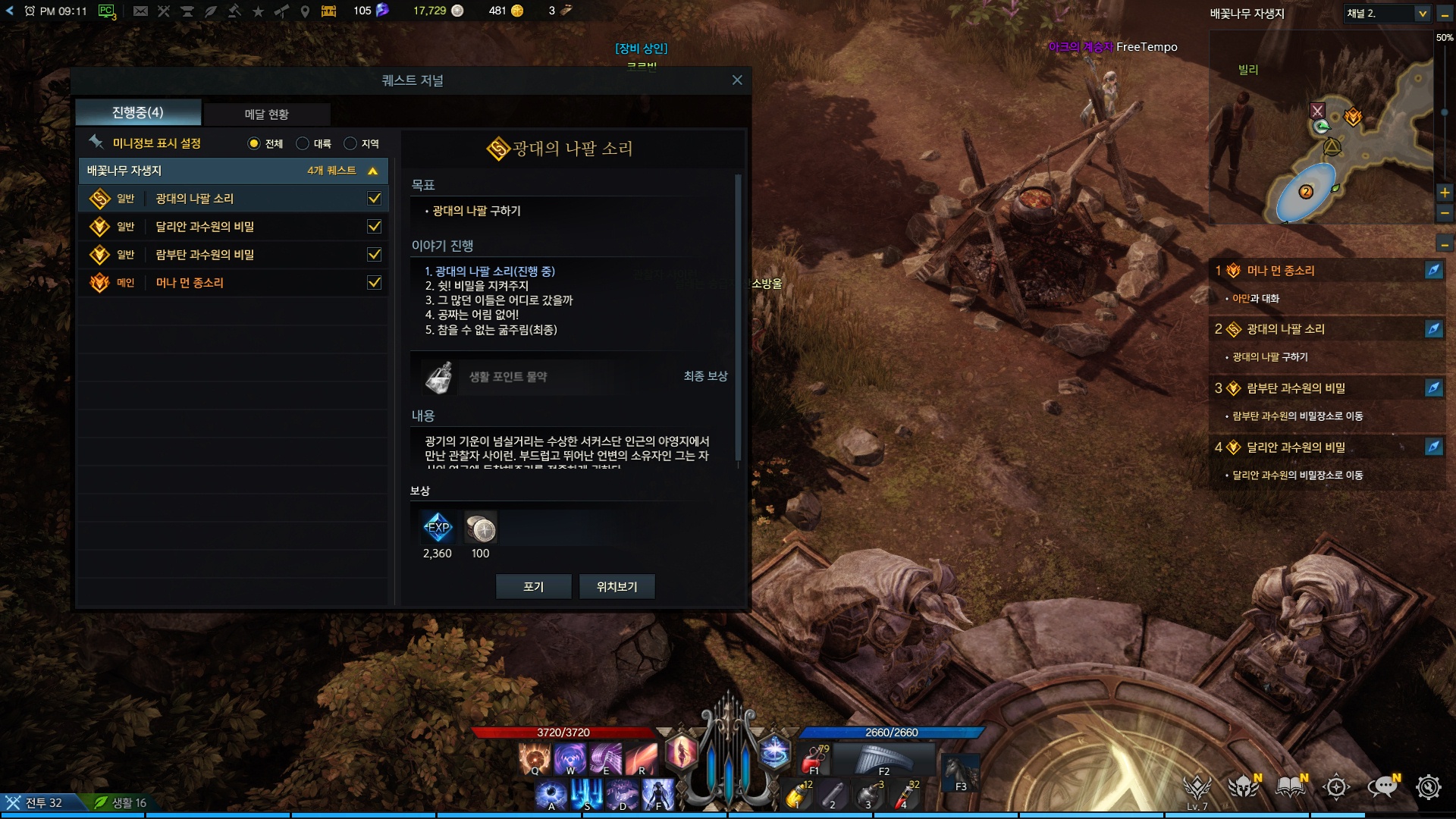Image resolution: width=1456 pixels, height=819 pixels.
Task: Select the 전체 filter radio button
Action: click(254, 143)
